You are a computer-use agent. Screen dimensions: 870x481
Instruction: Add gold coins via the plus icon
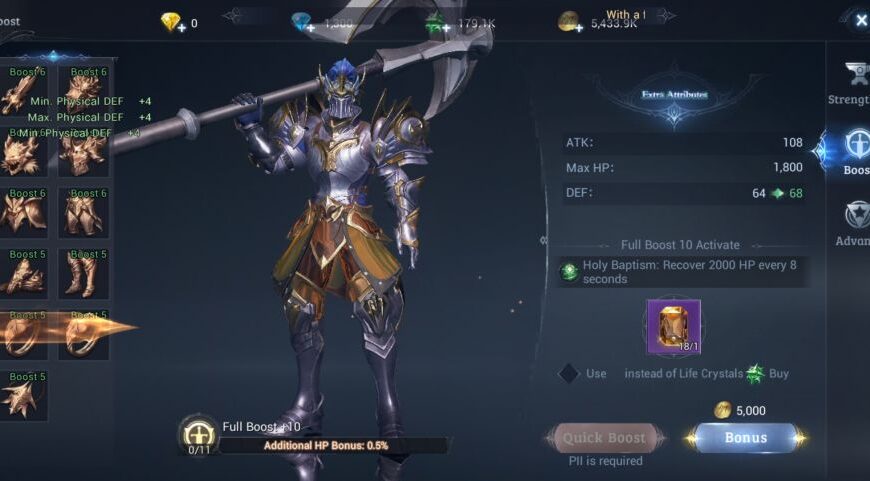[575, 27]
